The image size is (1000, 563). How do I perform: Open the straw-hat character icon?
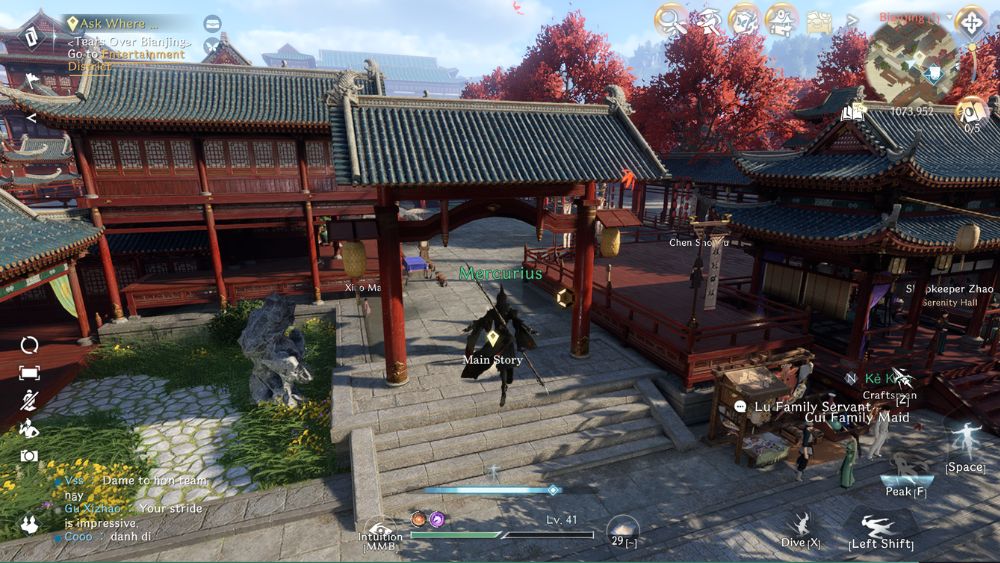[x=709, y=19]
